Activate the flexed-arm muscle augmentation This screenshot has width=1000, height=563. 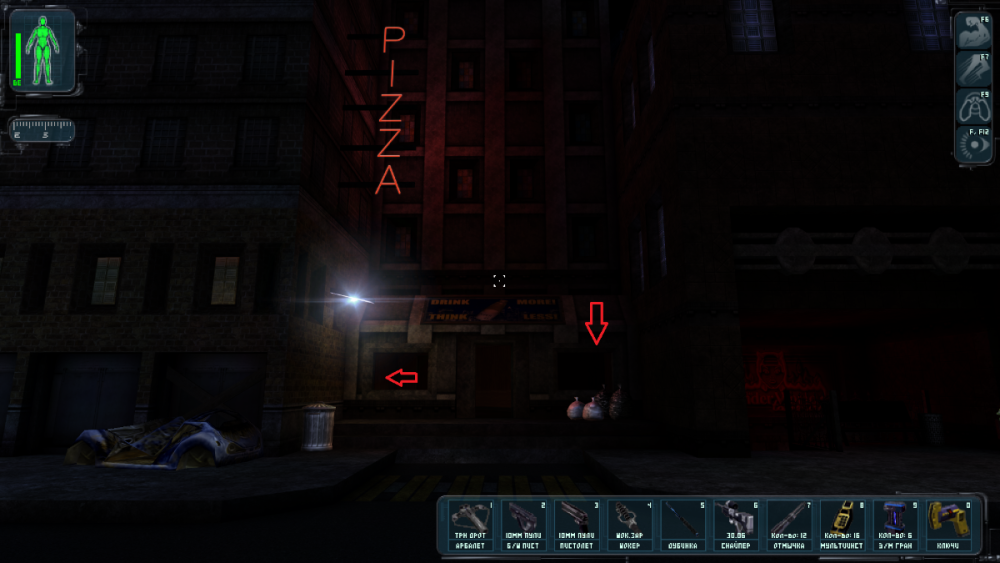(970, 31)
